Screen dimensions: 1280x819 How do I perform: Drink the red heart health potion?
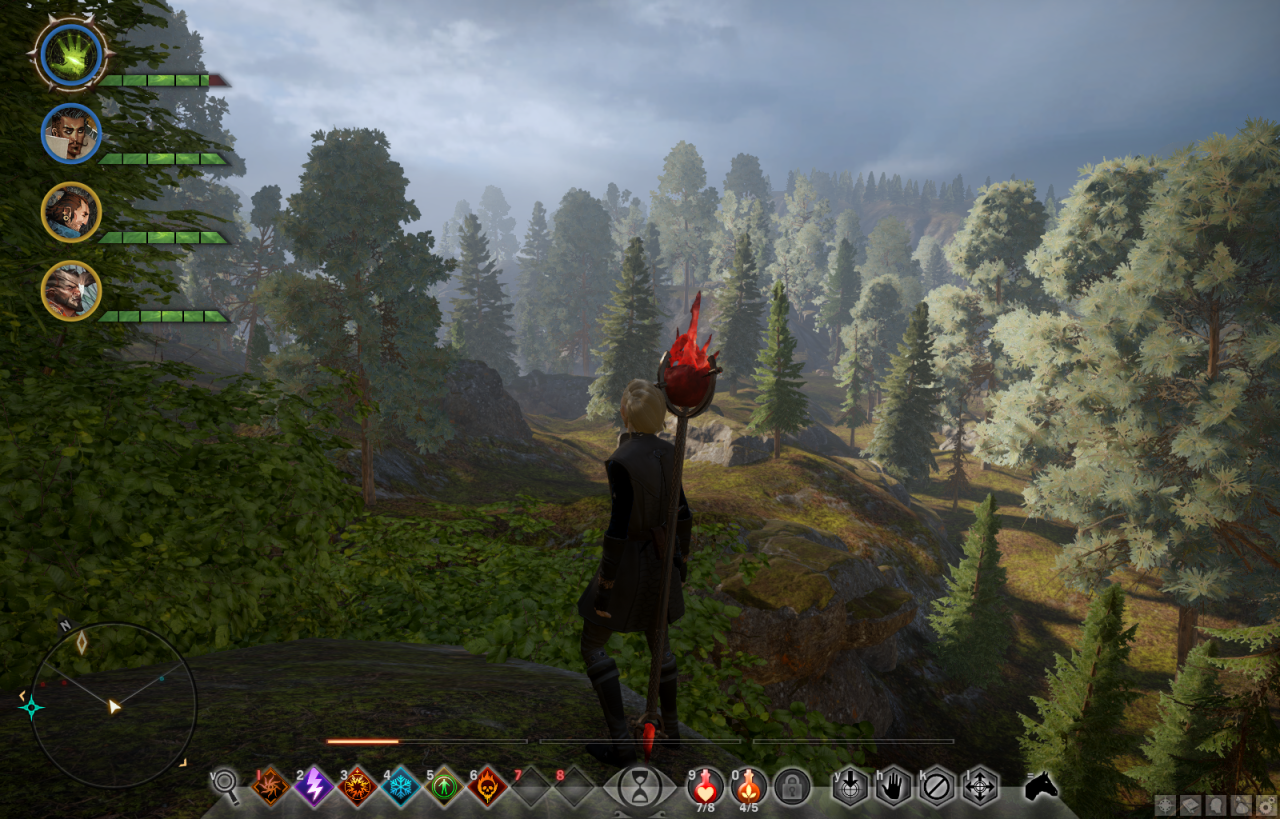[705, 784]
